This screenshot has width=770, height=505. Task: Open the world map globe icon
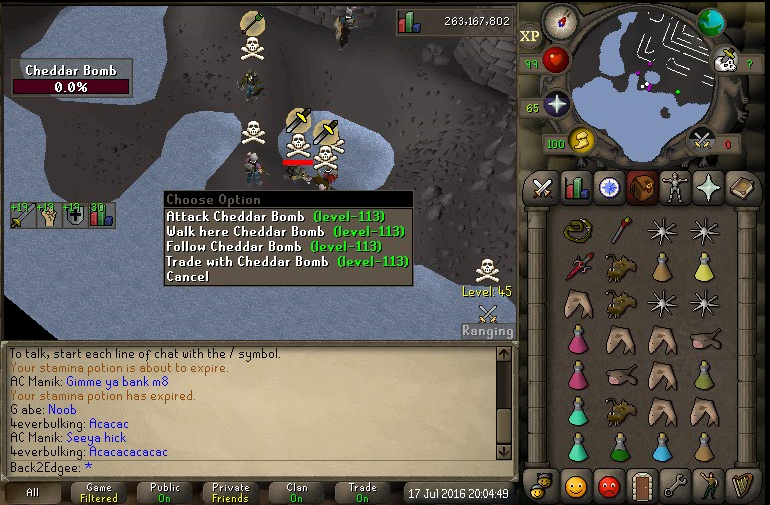(711, 22)
